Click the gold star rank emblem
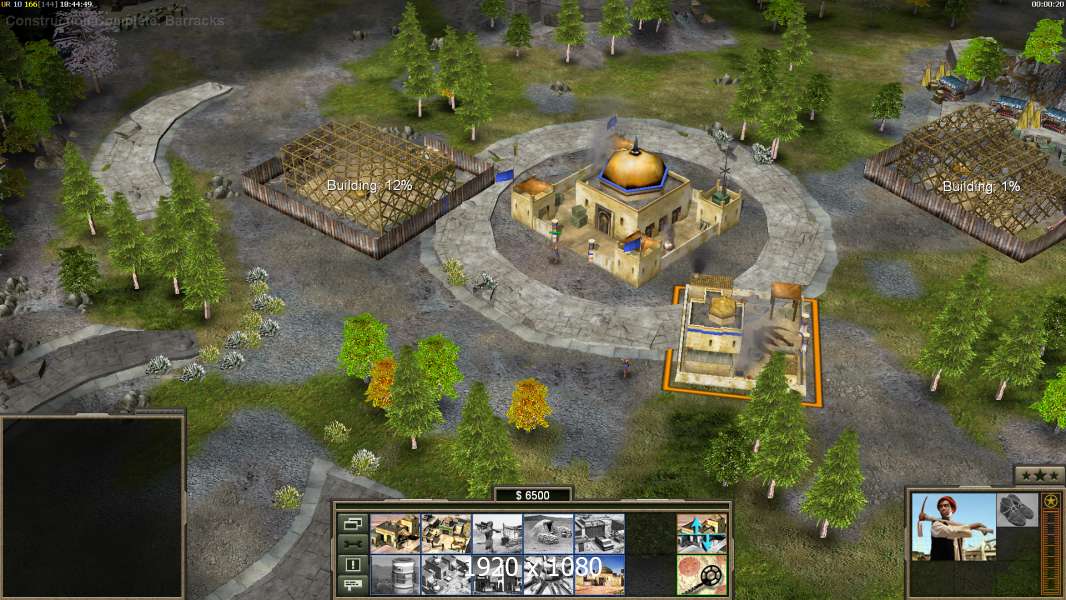This screenshot has width=1066, height=600. pyautogui.click(x=1051, y=502)
